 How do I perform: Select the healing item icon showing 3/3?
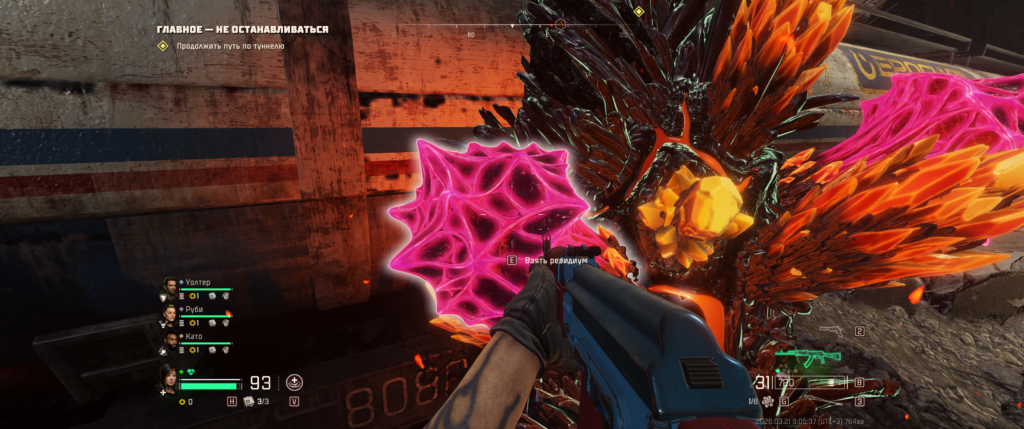(248, 401)
